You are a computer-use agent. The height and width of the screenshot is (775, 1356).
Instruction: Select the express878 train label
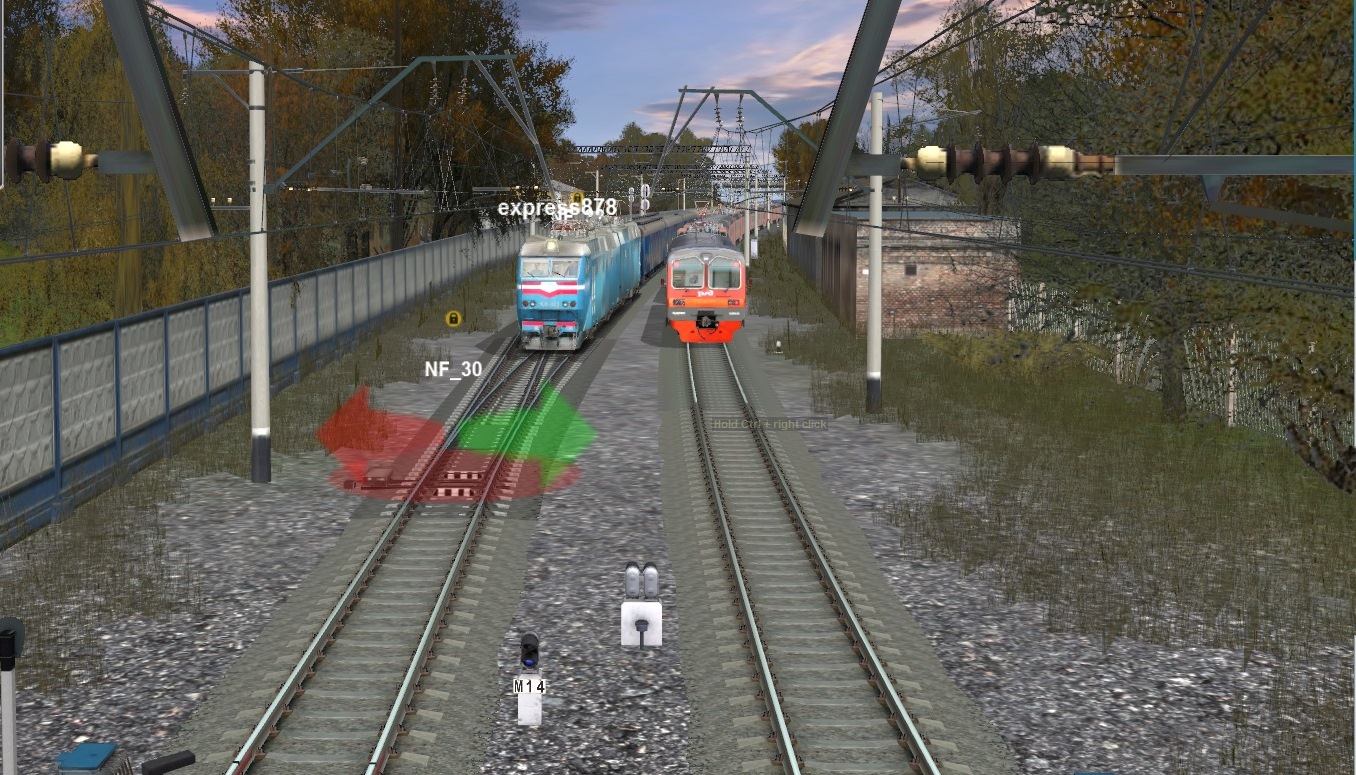point(557,208)
